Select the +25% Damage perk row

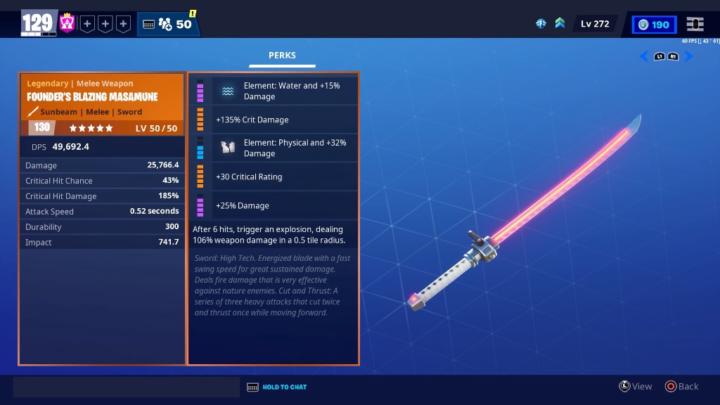coord(272,205)
